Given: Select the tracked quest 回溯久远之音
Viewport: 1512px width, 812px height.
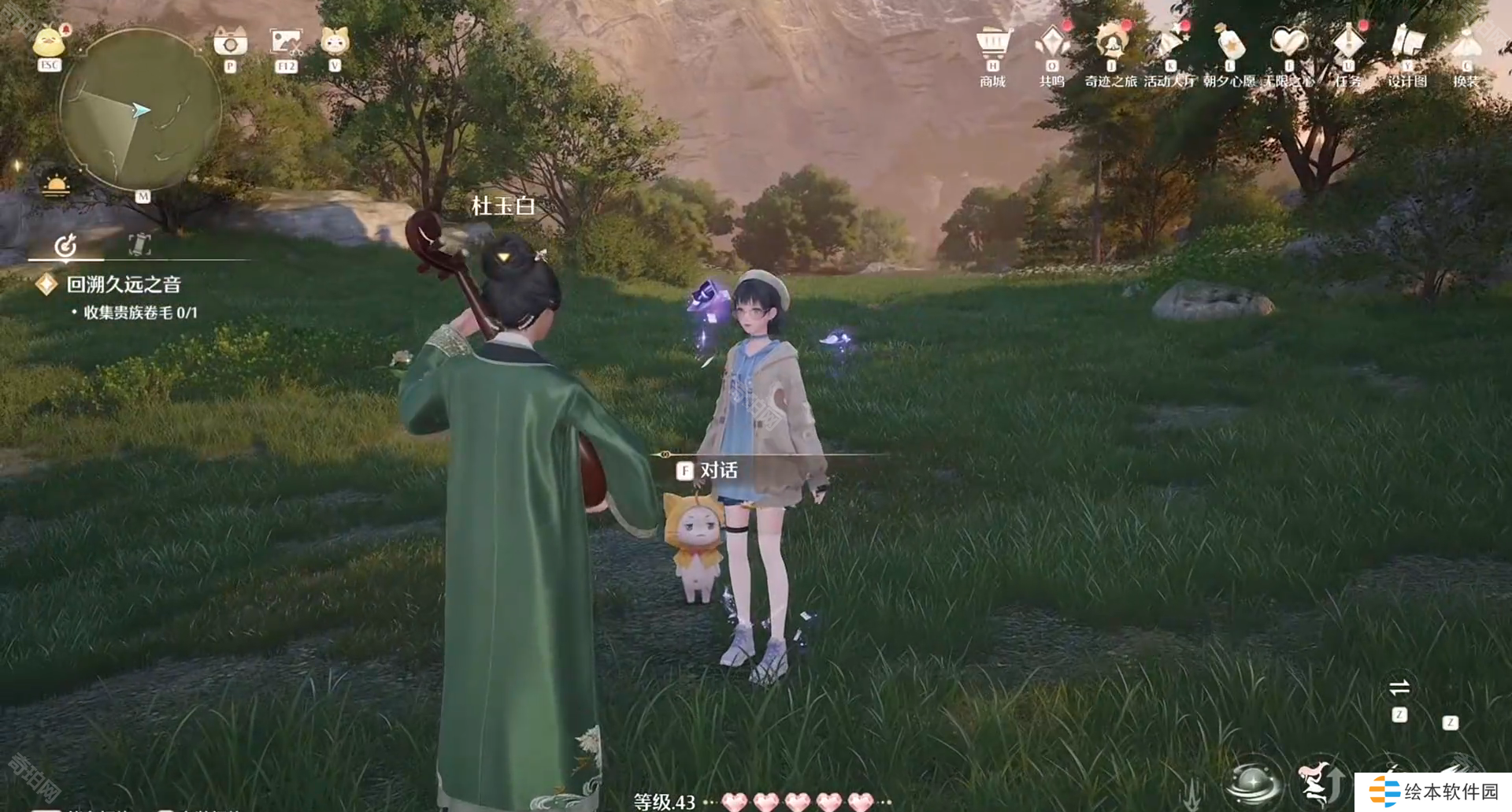Looking at the screenshot, I should click(x=124, y=284).
